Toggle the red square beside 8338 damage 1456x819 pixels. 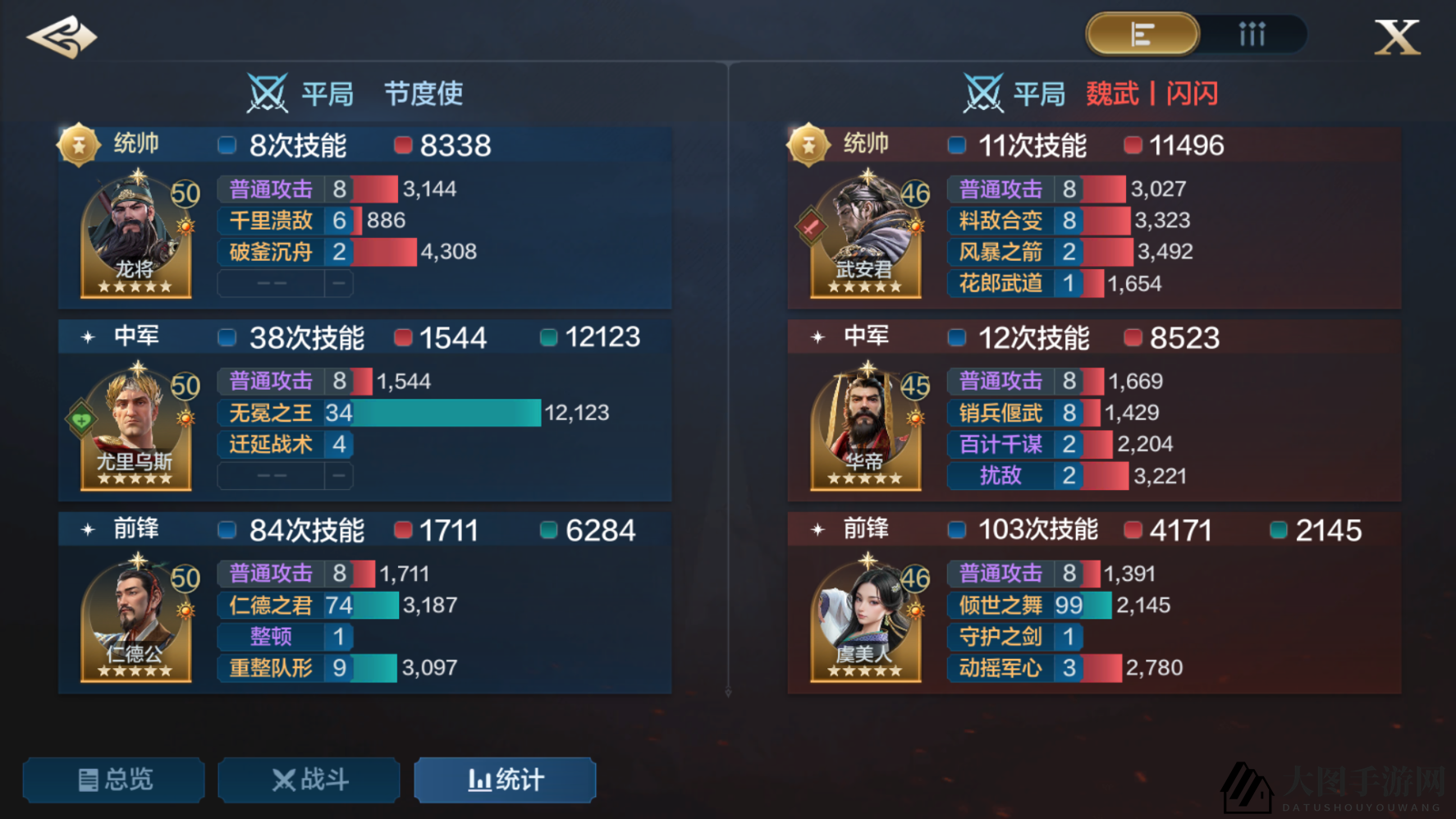click(402, 145)
